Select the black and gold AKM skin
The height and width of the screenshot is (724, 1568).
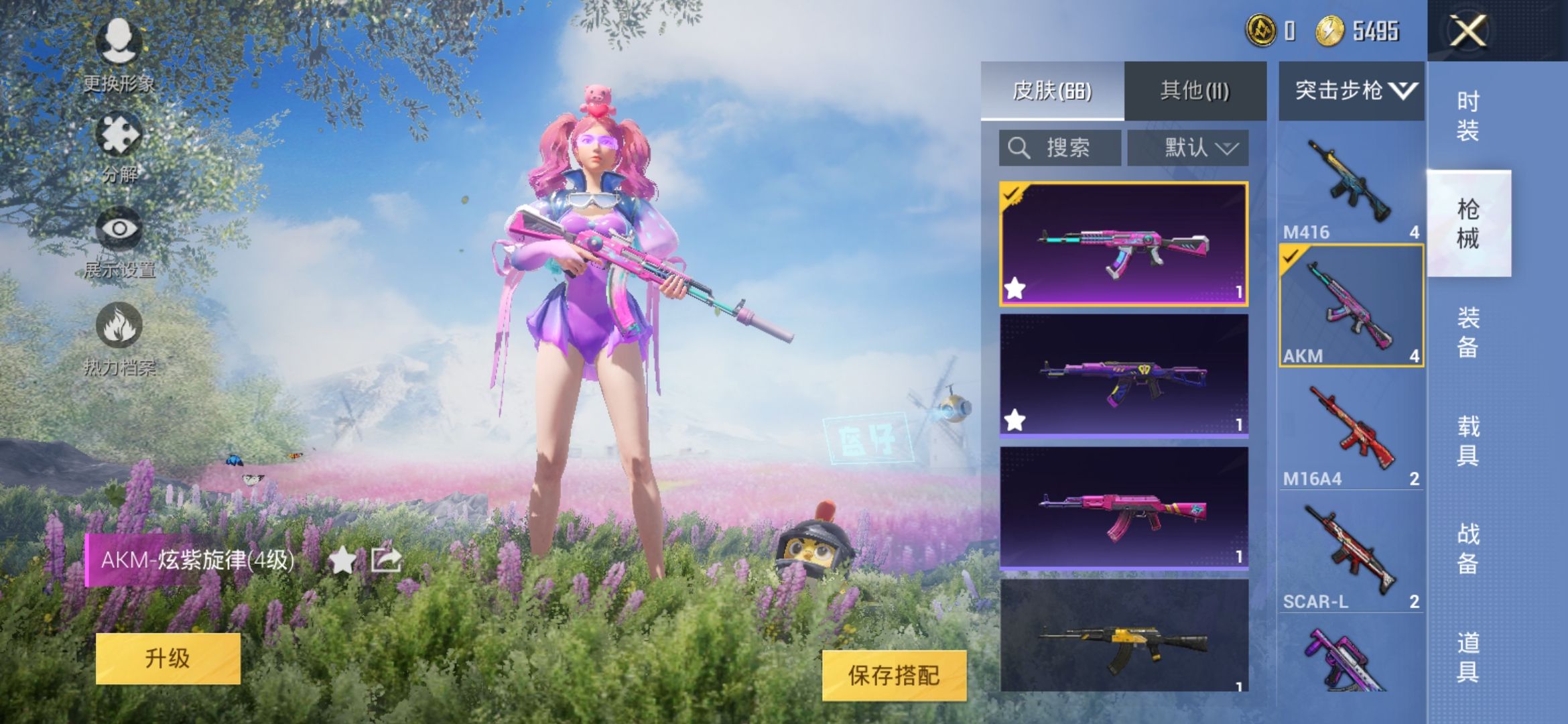1124,637
